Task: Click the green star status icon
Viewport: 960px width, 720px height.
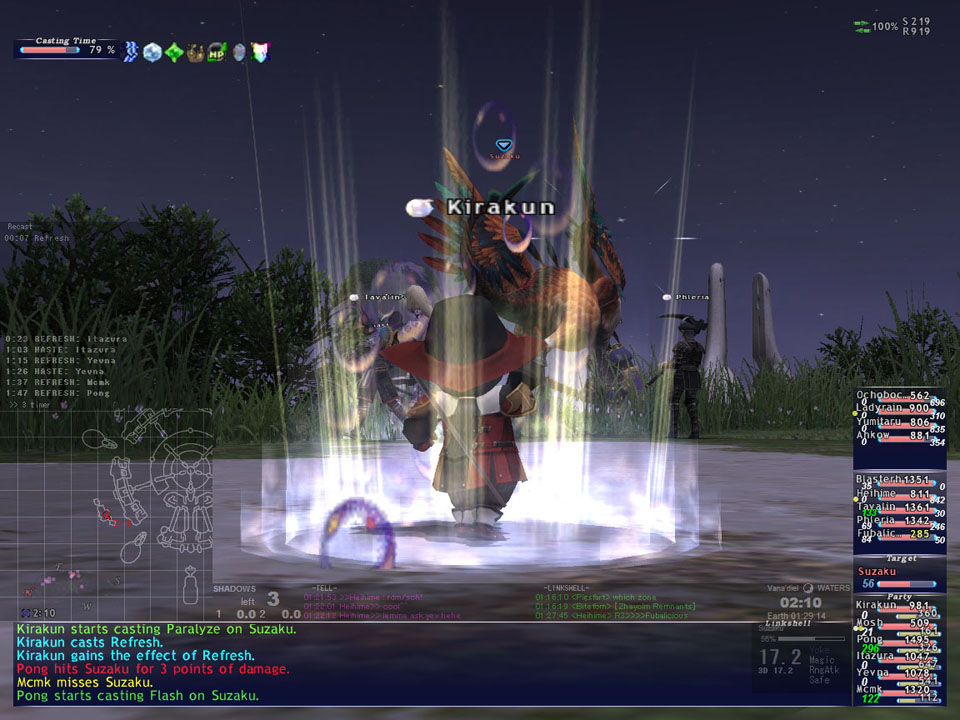Action: pos(174,52)
